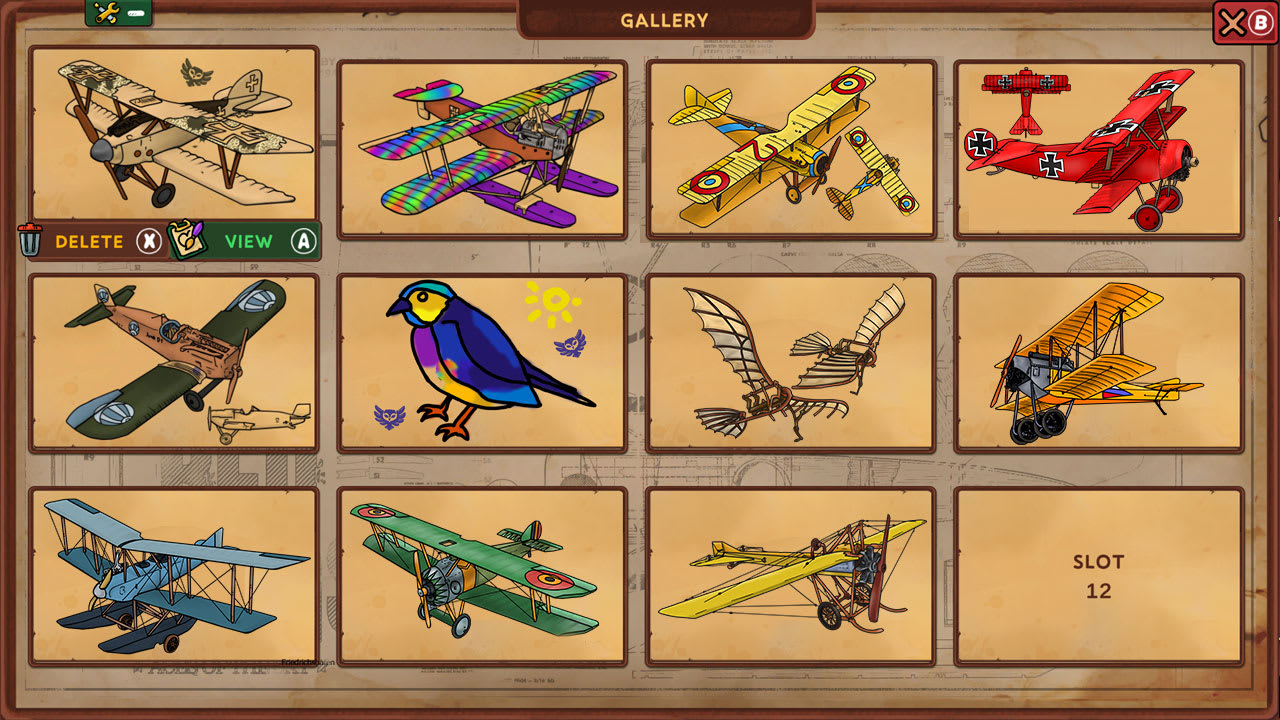This screenshot has height=720, width=1280.
Task: Click the circled B icon at top right
Action: [x=1258, y=21]
